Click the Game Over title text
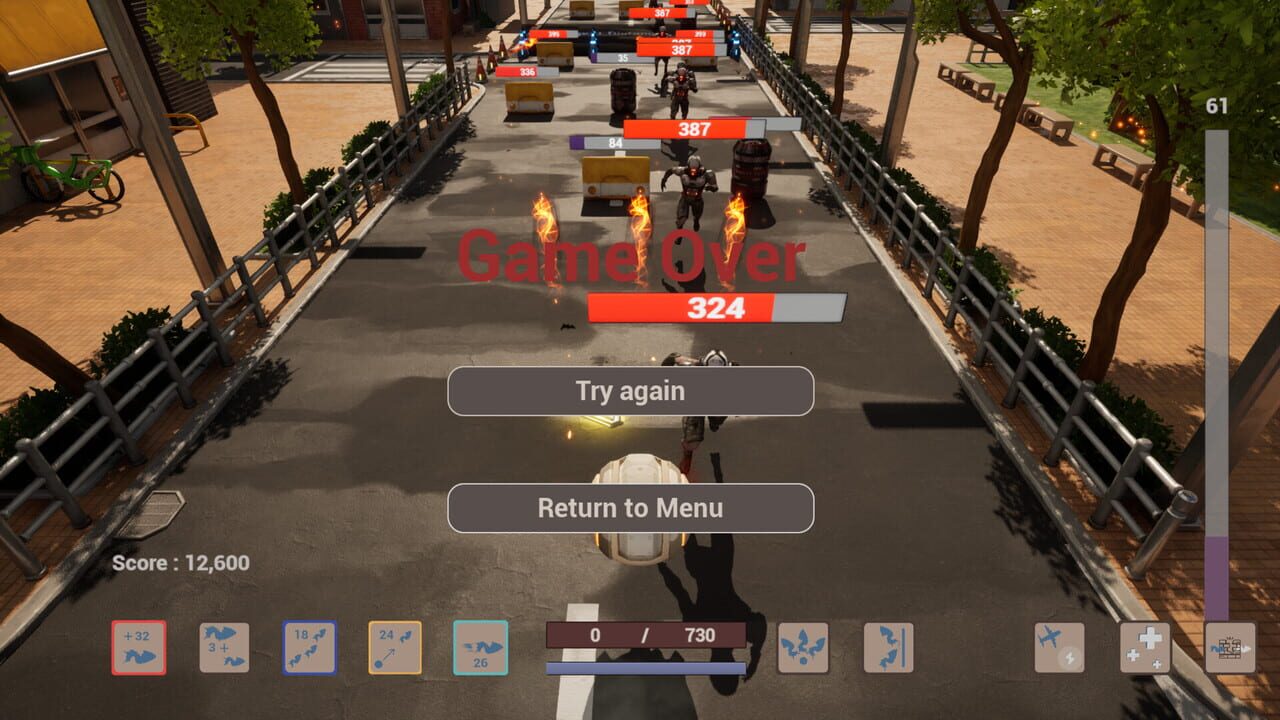The image size is (1280, 720). (x=631, y=258)
